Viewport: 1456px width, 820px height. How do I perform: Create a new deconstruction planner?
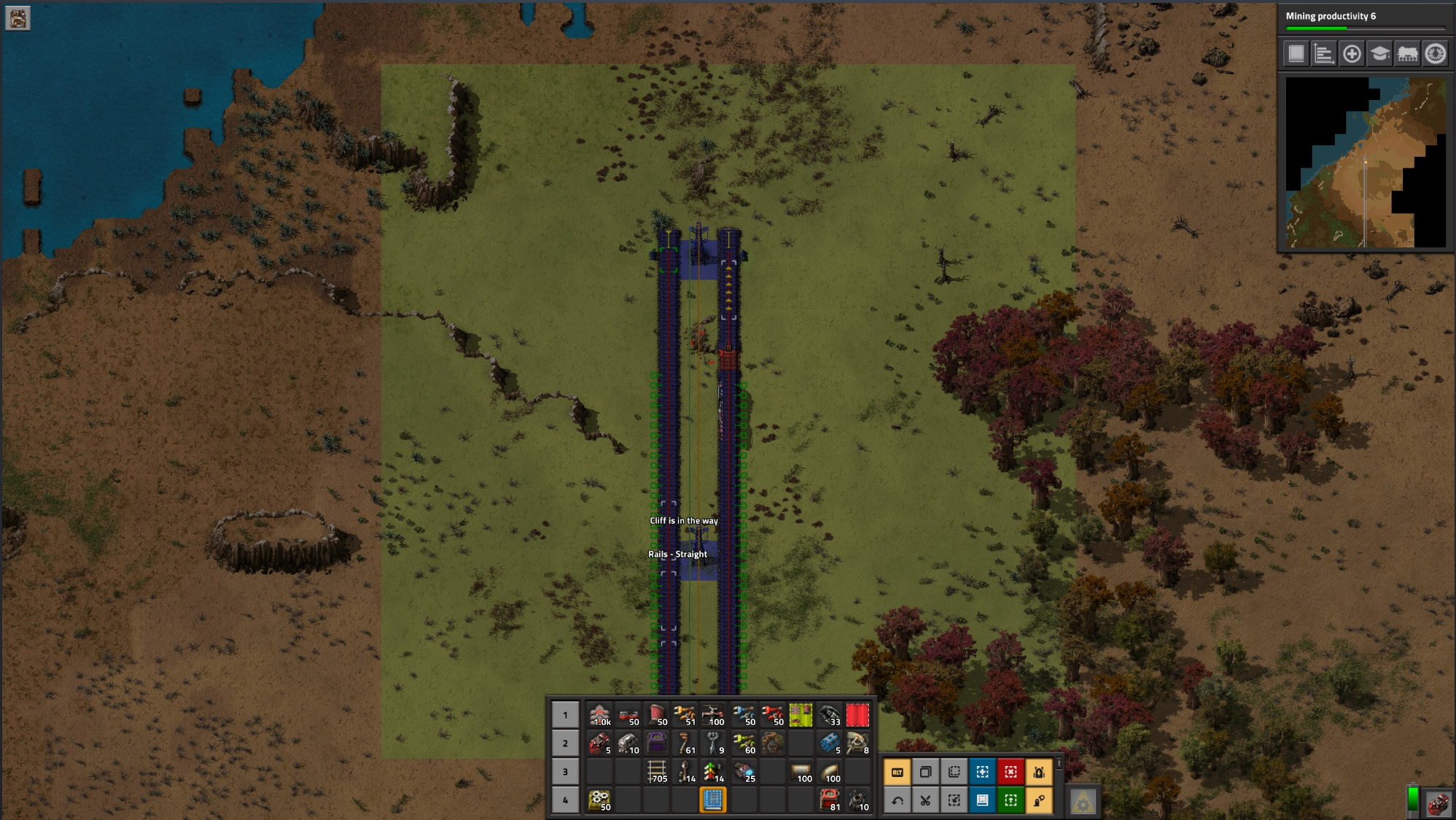coord(1011,771)
